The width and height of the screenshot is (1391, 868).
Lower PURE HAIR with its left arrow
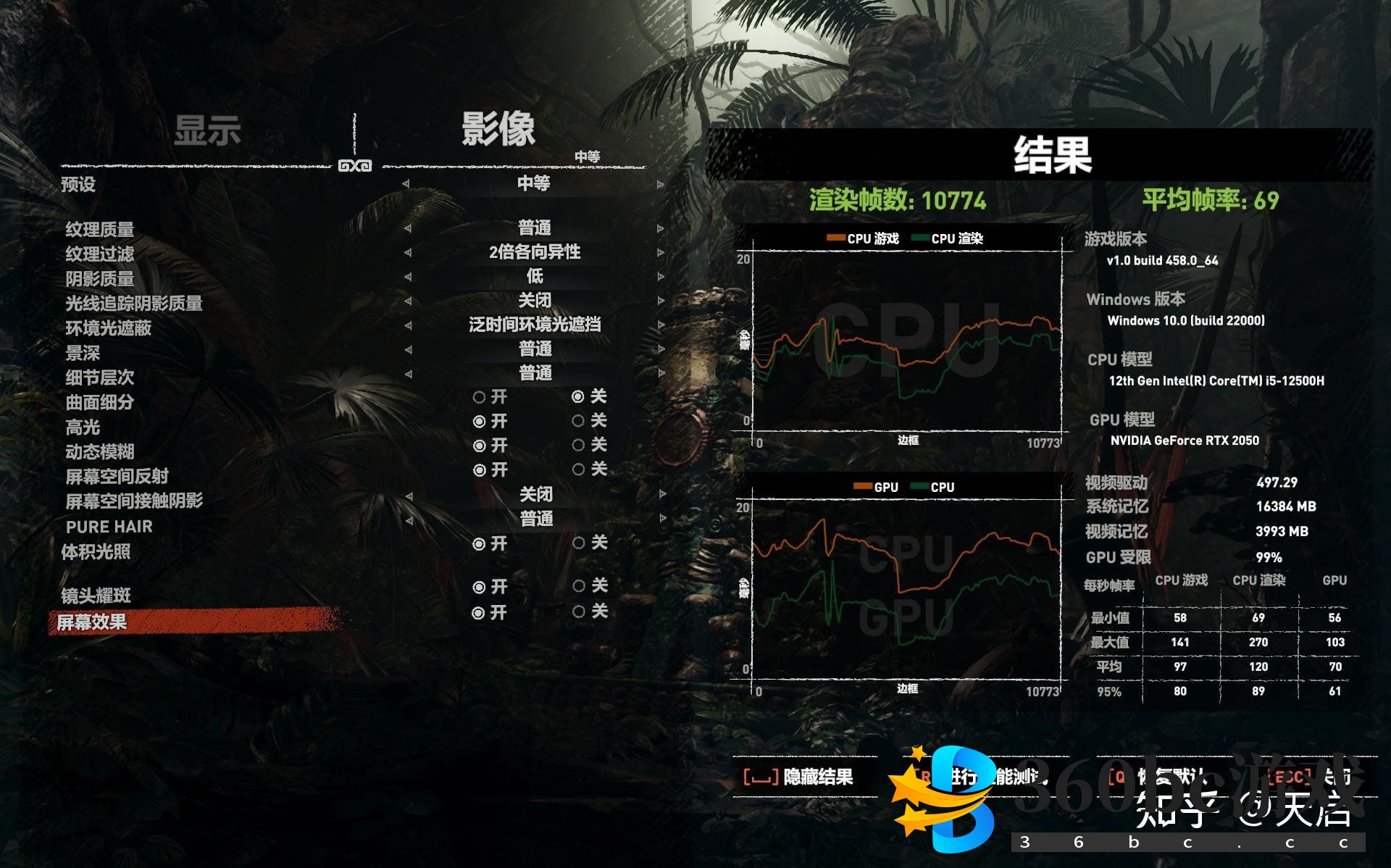click(x=409, y=519)
